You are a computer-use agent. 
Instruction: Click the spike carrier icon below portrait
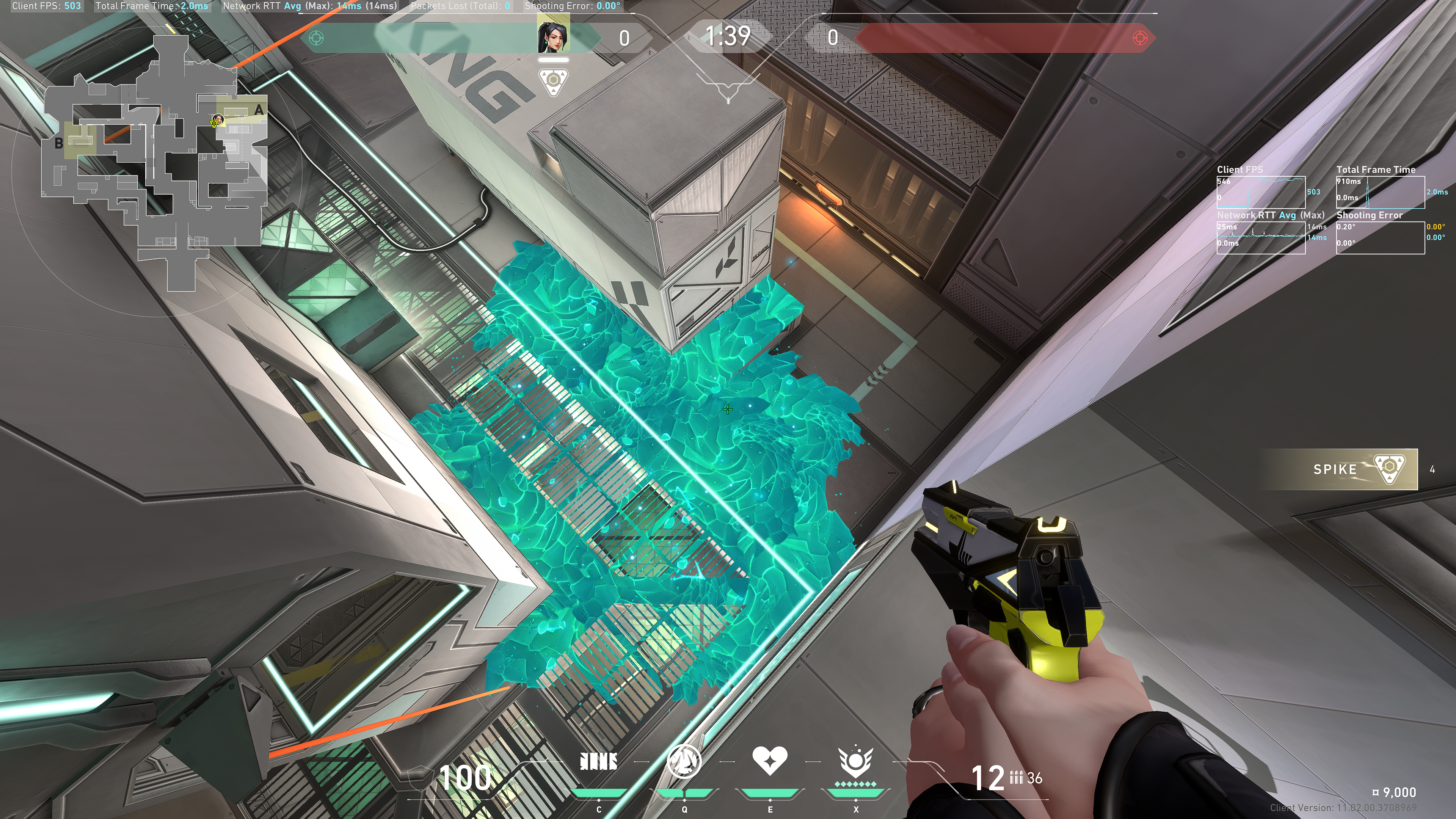click(553, 82)
